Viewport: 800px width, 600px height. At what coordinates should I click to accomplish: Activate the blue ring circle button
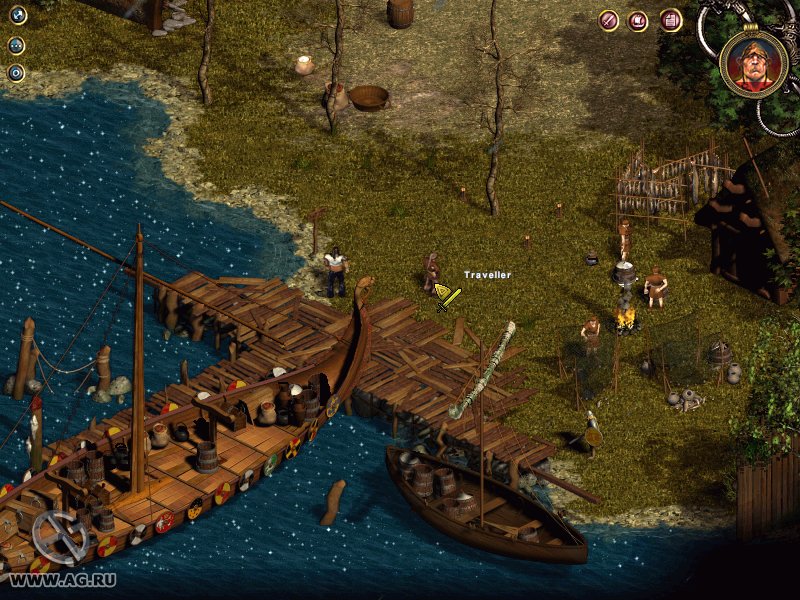(x=16, y=73)
